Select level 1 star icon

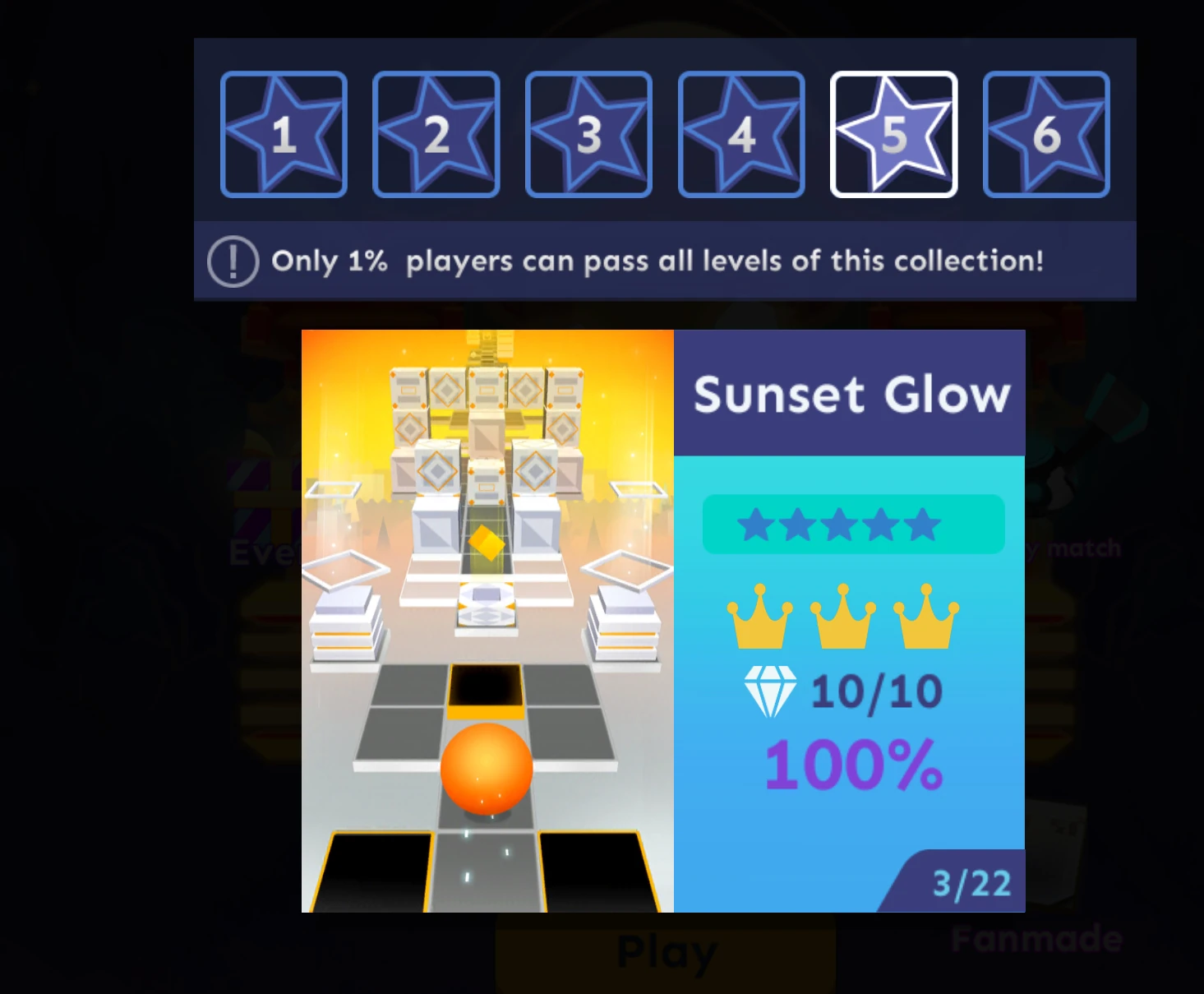pos(284,134)
